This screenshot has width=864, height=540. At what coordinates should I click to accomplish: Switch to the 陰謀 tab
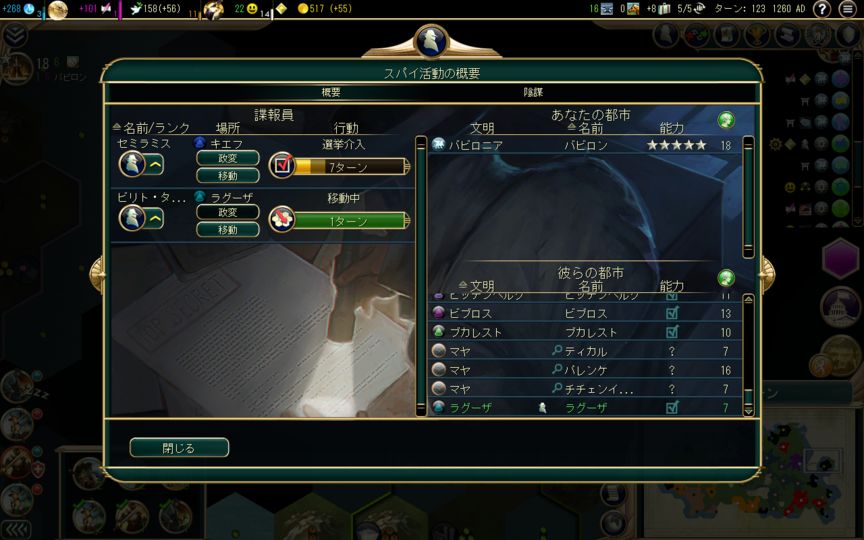click(x=533, y=92)
